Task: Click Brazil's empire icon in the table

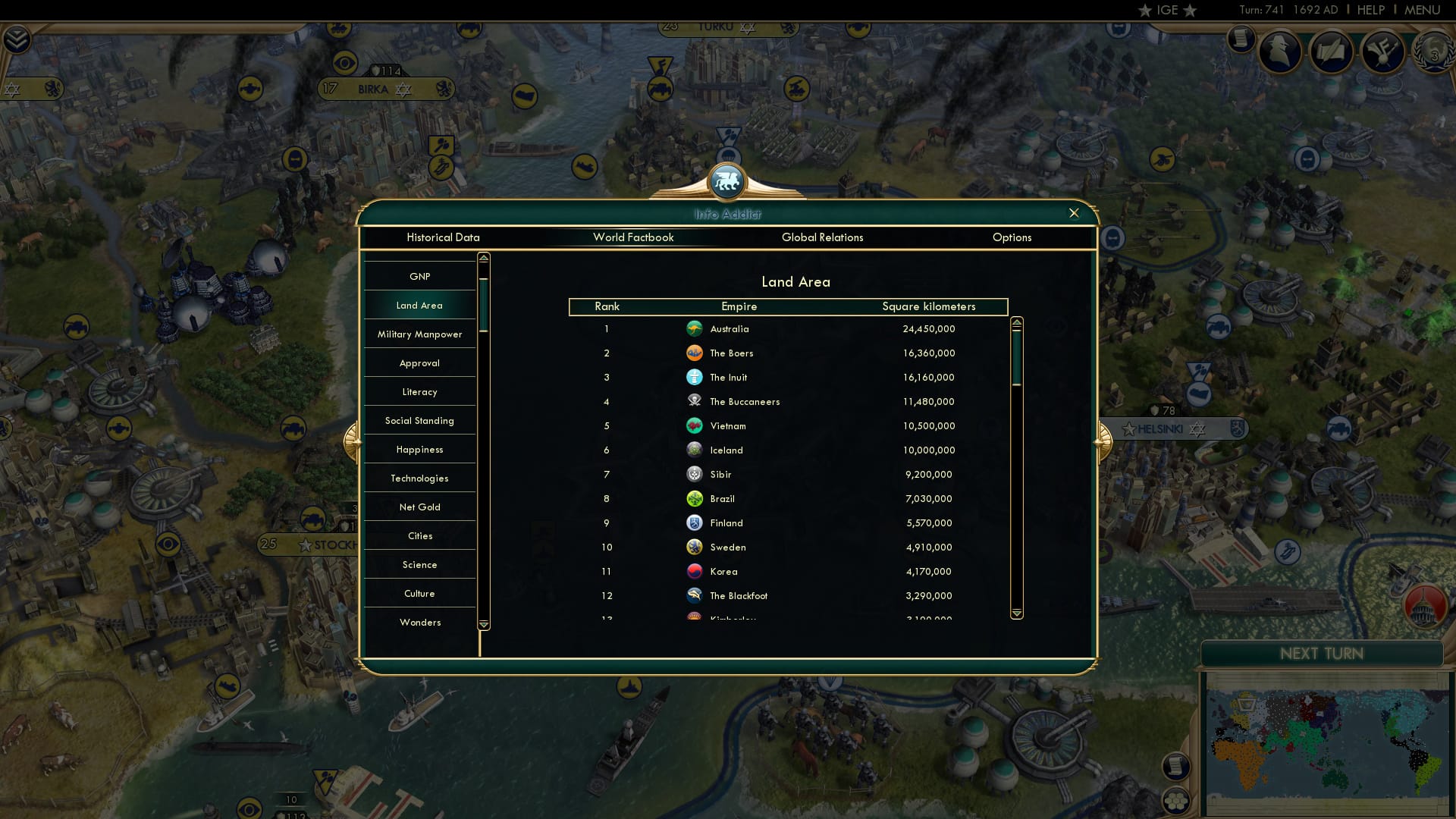Action: click(x=695, y=498)
